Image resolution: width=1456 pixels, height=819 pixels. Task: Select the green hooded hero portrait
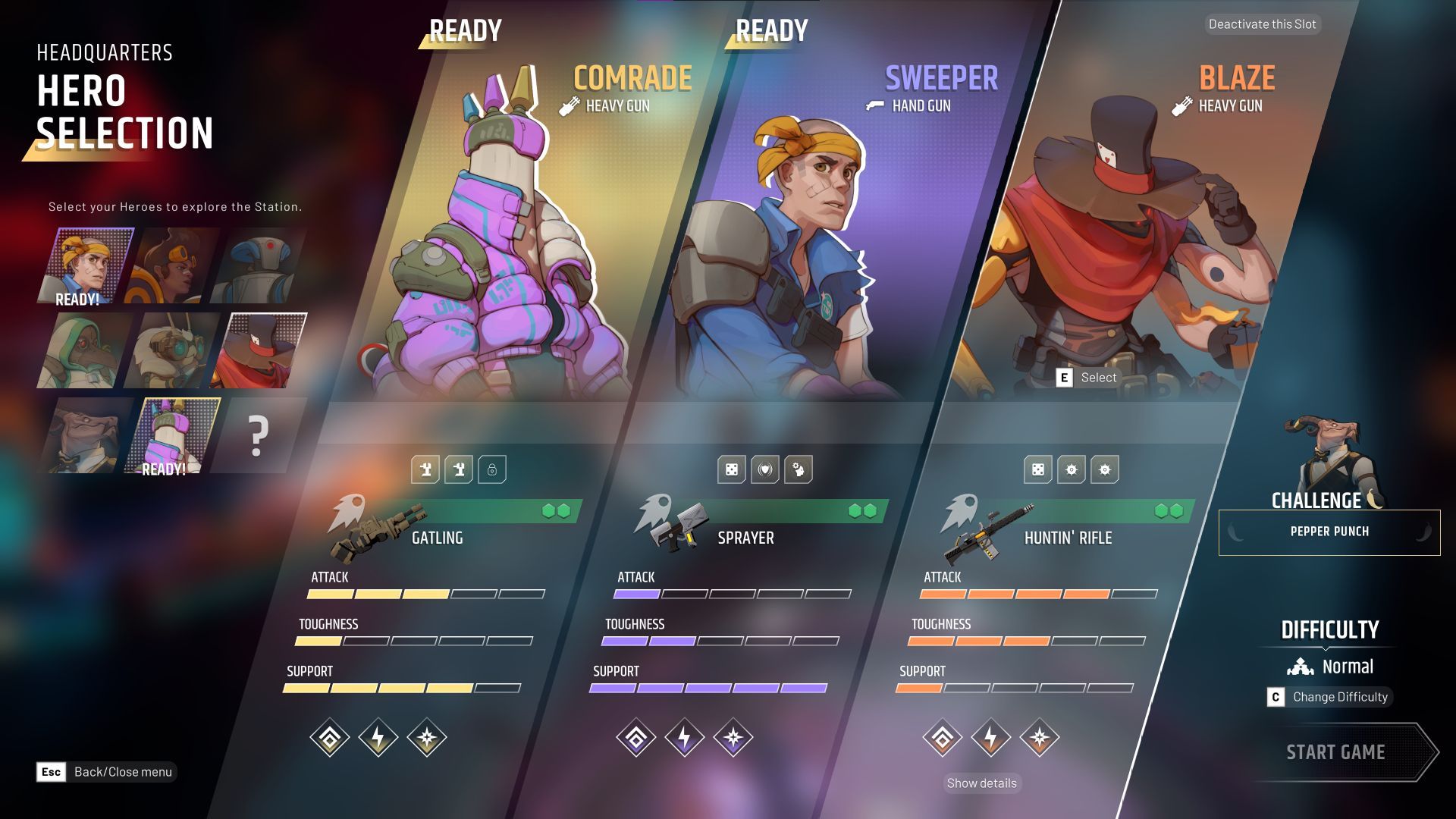pos(85,350)
